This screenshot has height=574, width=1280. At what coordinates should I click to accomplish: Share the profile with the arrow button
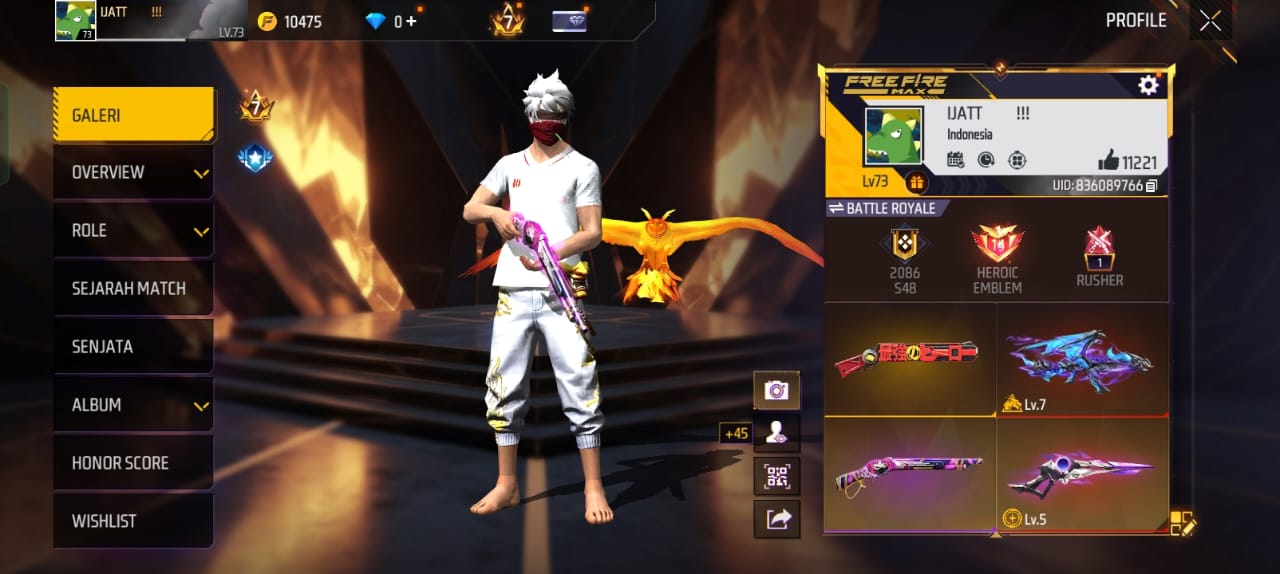776,518
